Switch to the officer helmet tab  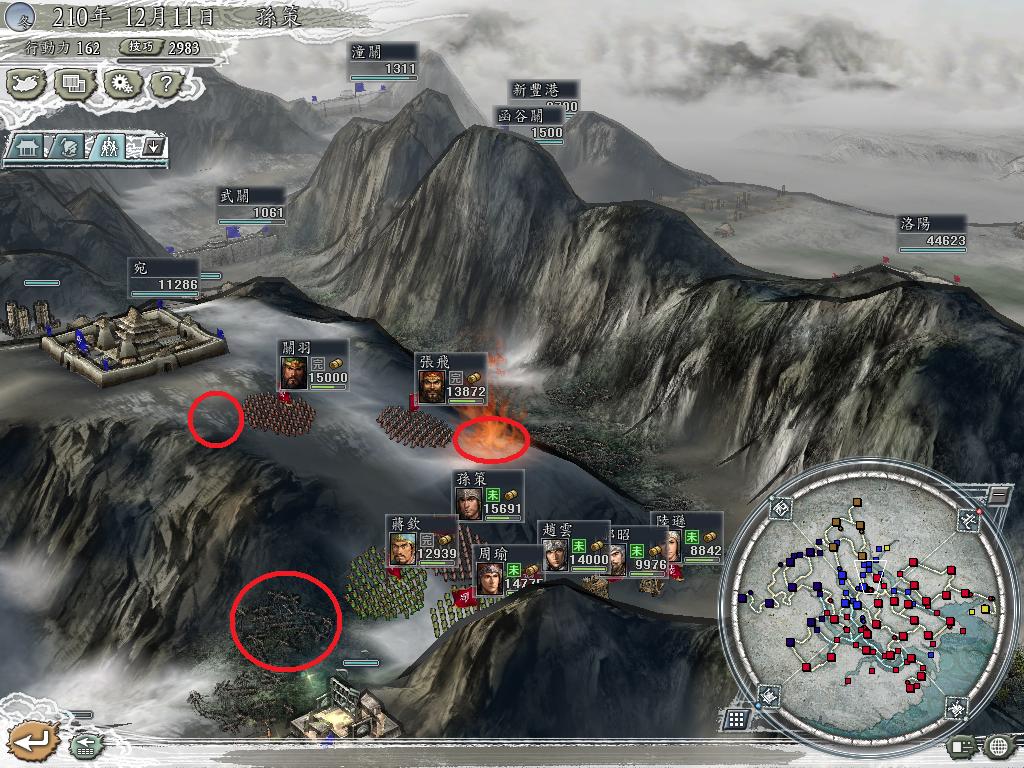(x=65, y=147)
